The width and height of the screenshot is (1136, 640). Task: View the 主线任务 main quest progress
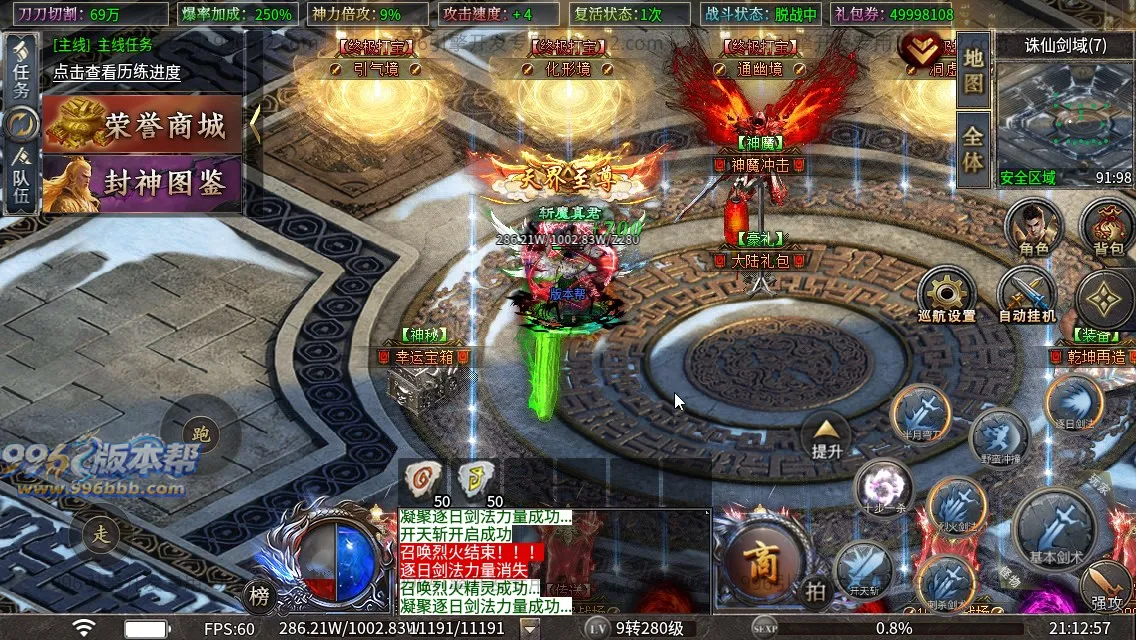pyautogui.click(x=117, y=72)
